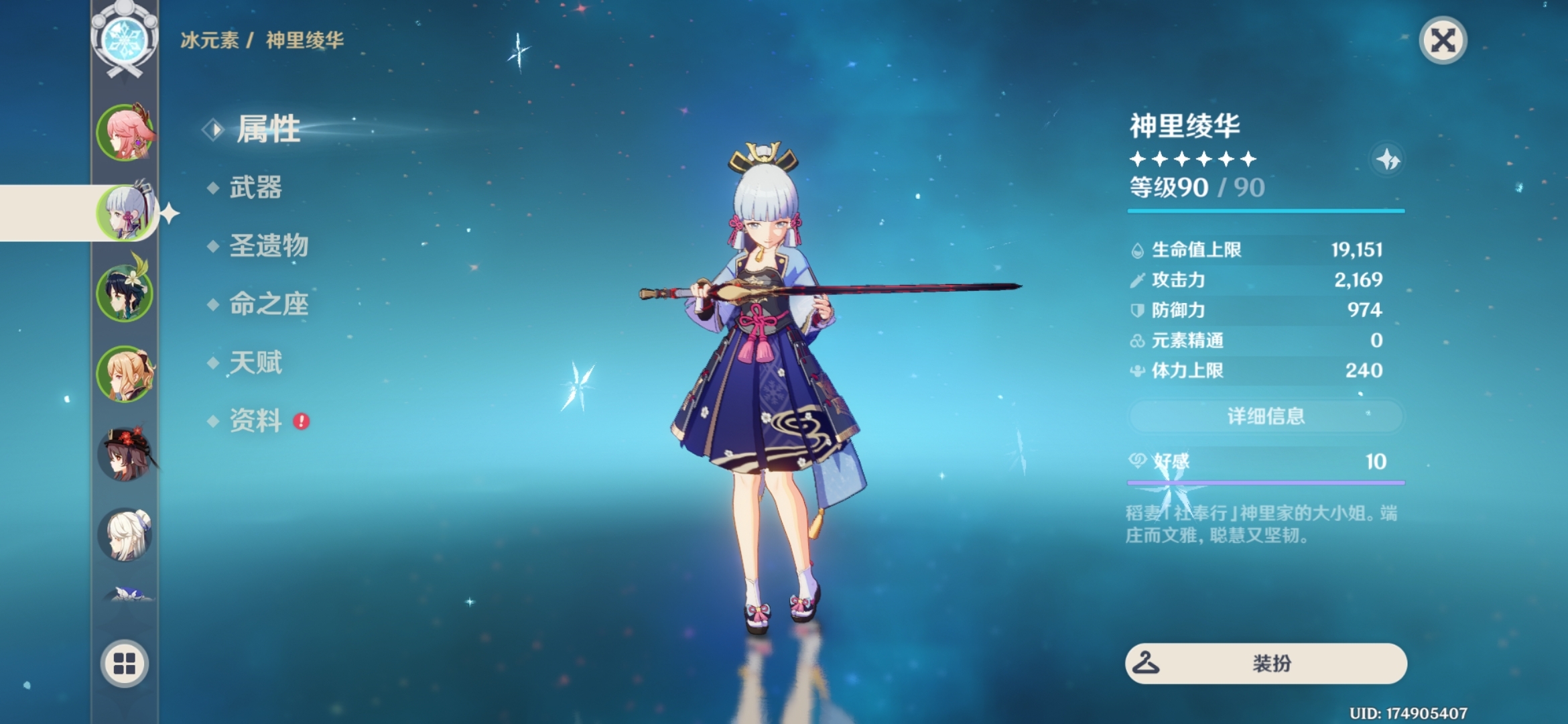
Task: Open the 属性 attributes tab
Action: point(267,129)
